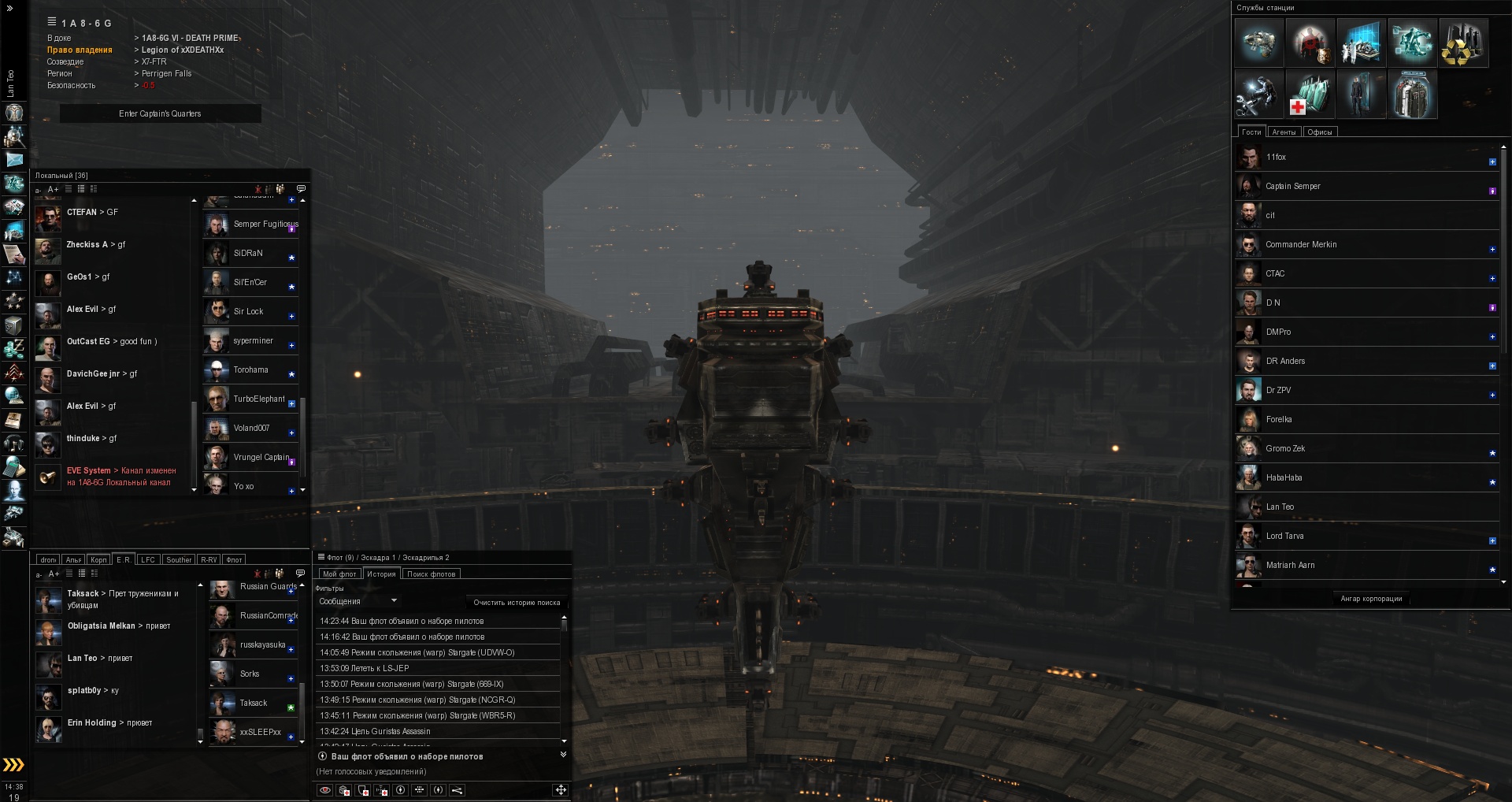Open the История fleet tab
This screenshot has height=802, width=1512.
pos(381,574)
